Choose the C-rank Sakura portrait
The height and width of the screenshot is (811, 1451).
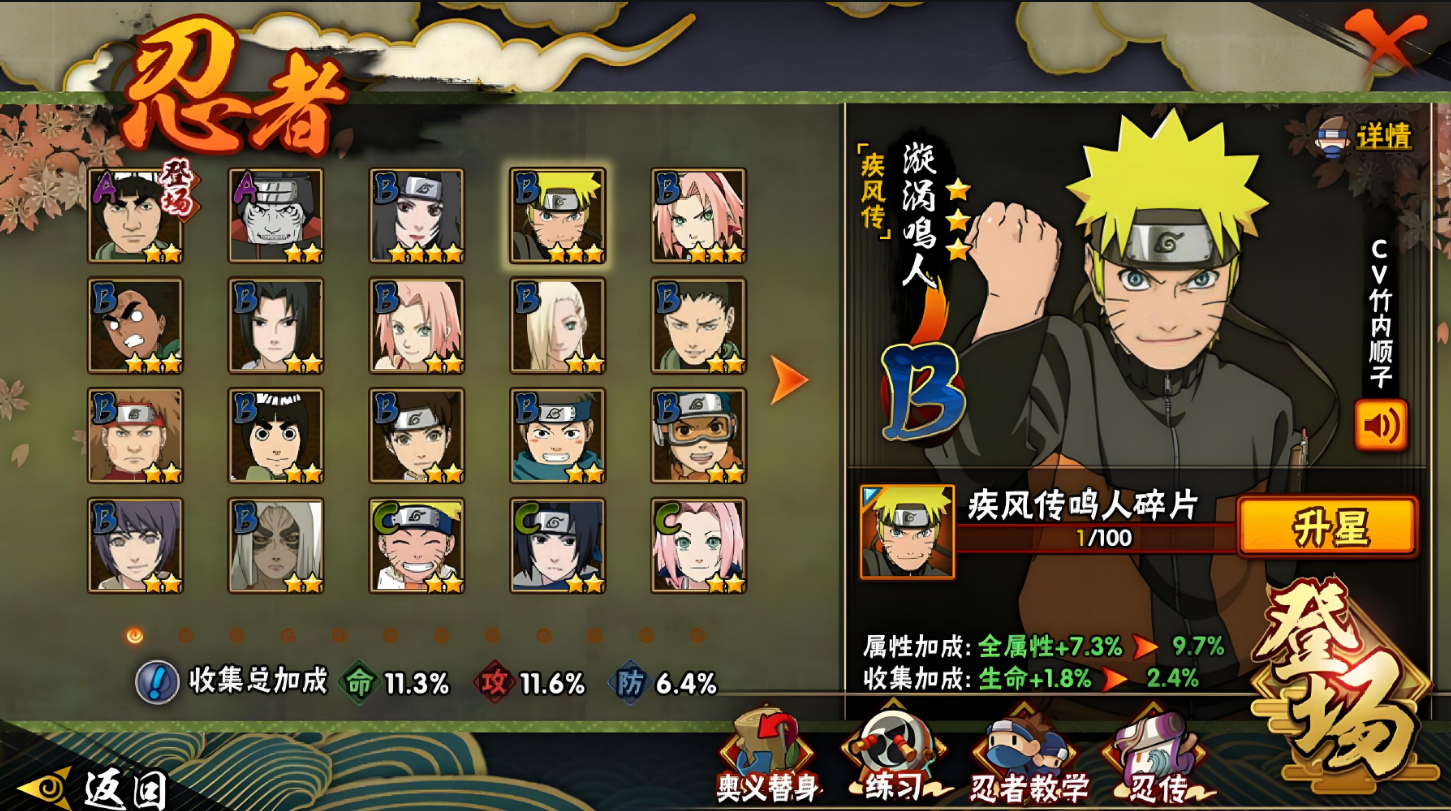[698, 546]
